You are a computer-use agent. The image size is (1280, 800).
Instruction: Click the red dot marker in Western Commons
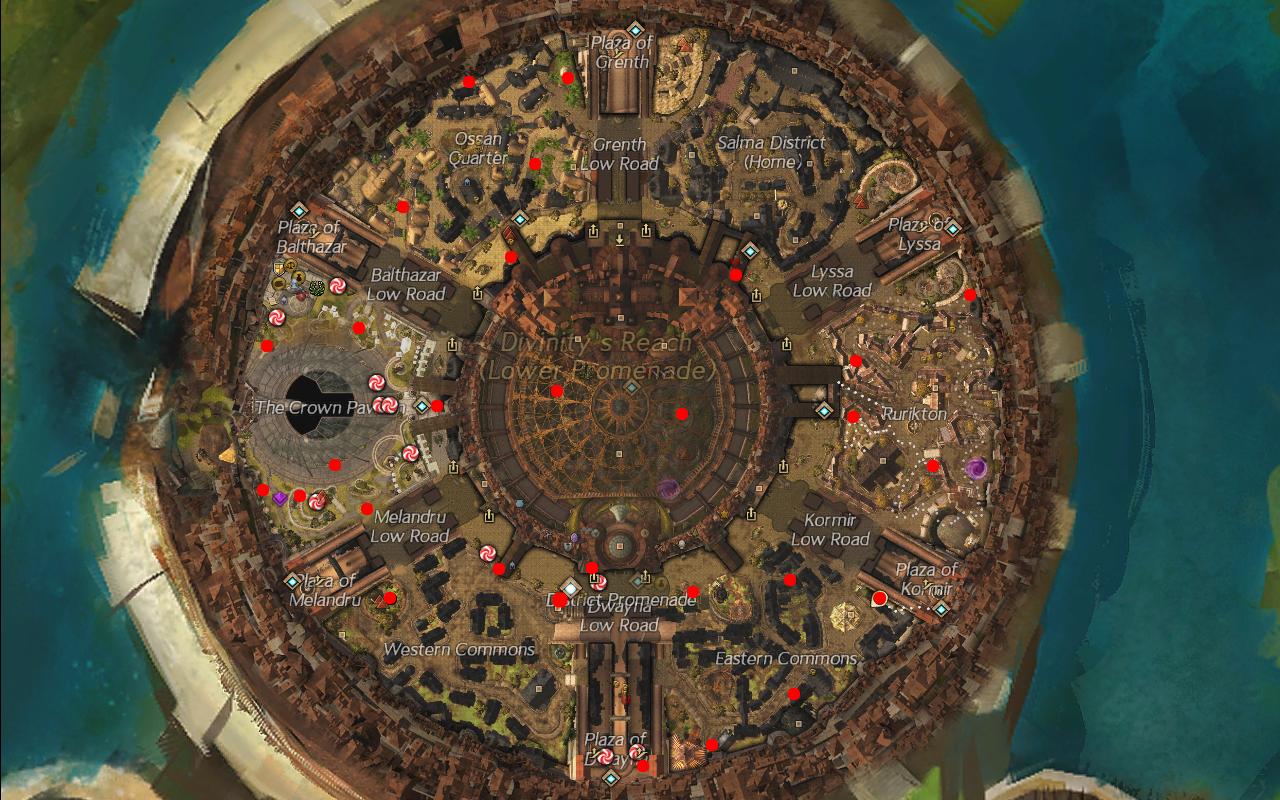pyautogui.click(x=388, y=600)
